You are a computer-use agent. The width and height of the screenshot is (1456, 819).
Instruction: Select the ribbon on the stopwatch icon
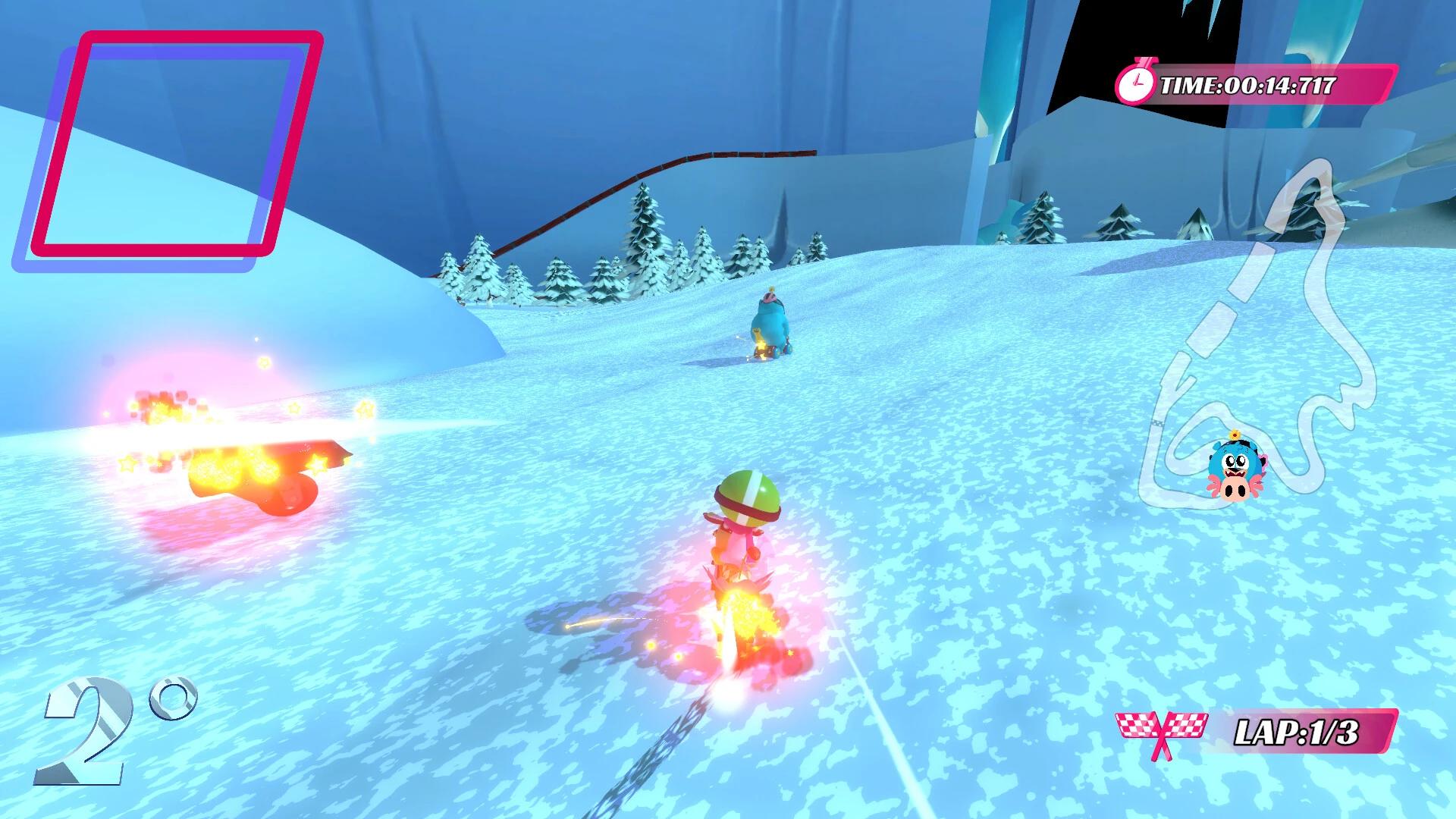[1145, 62]
